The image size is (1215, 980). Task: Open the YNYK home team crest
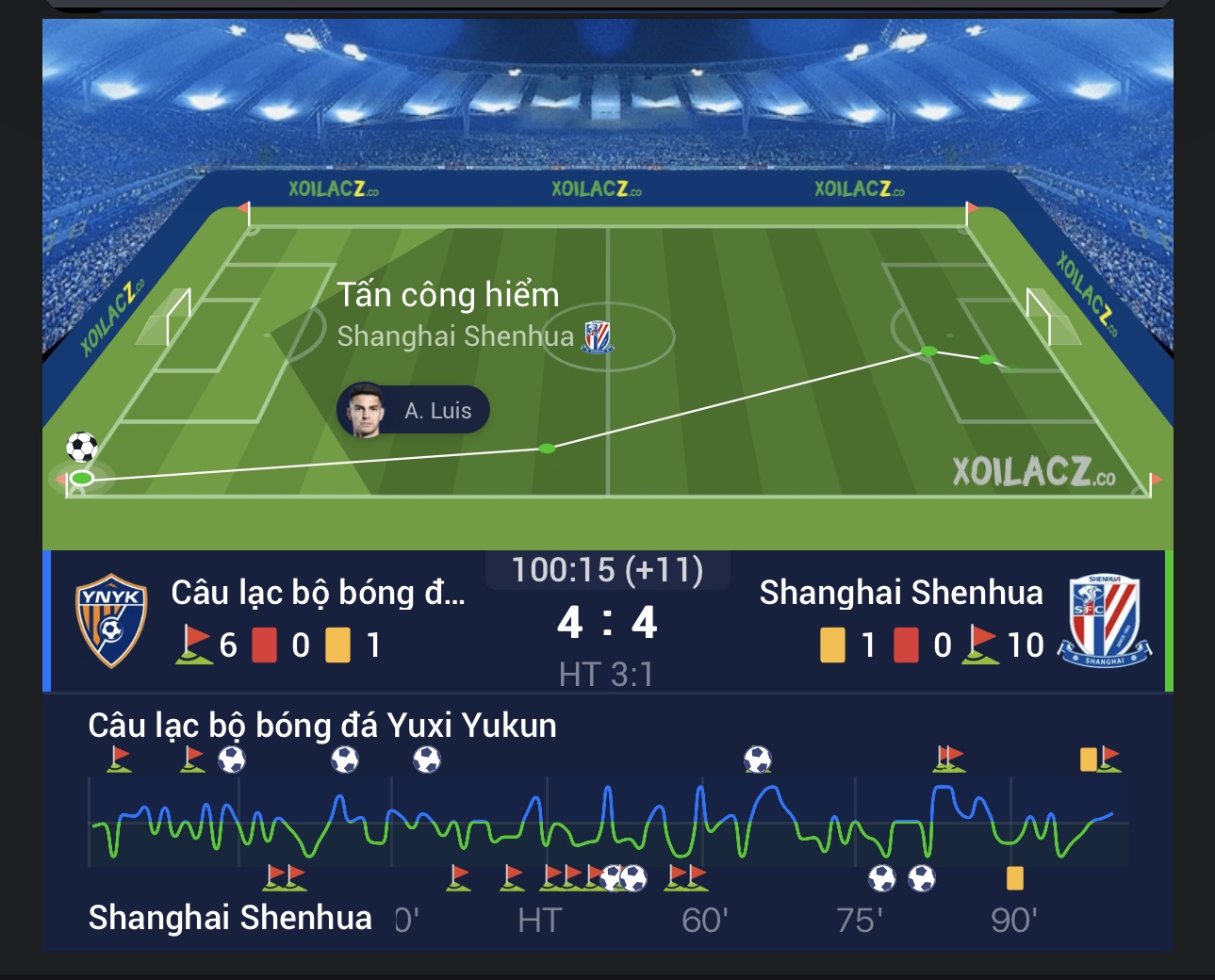click(x=111, y=620)
